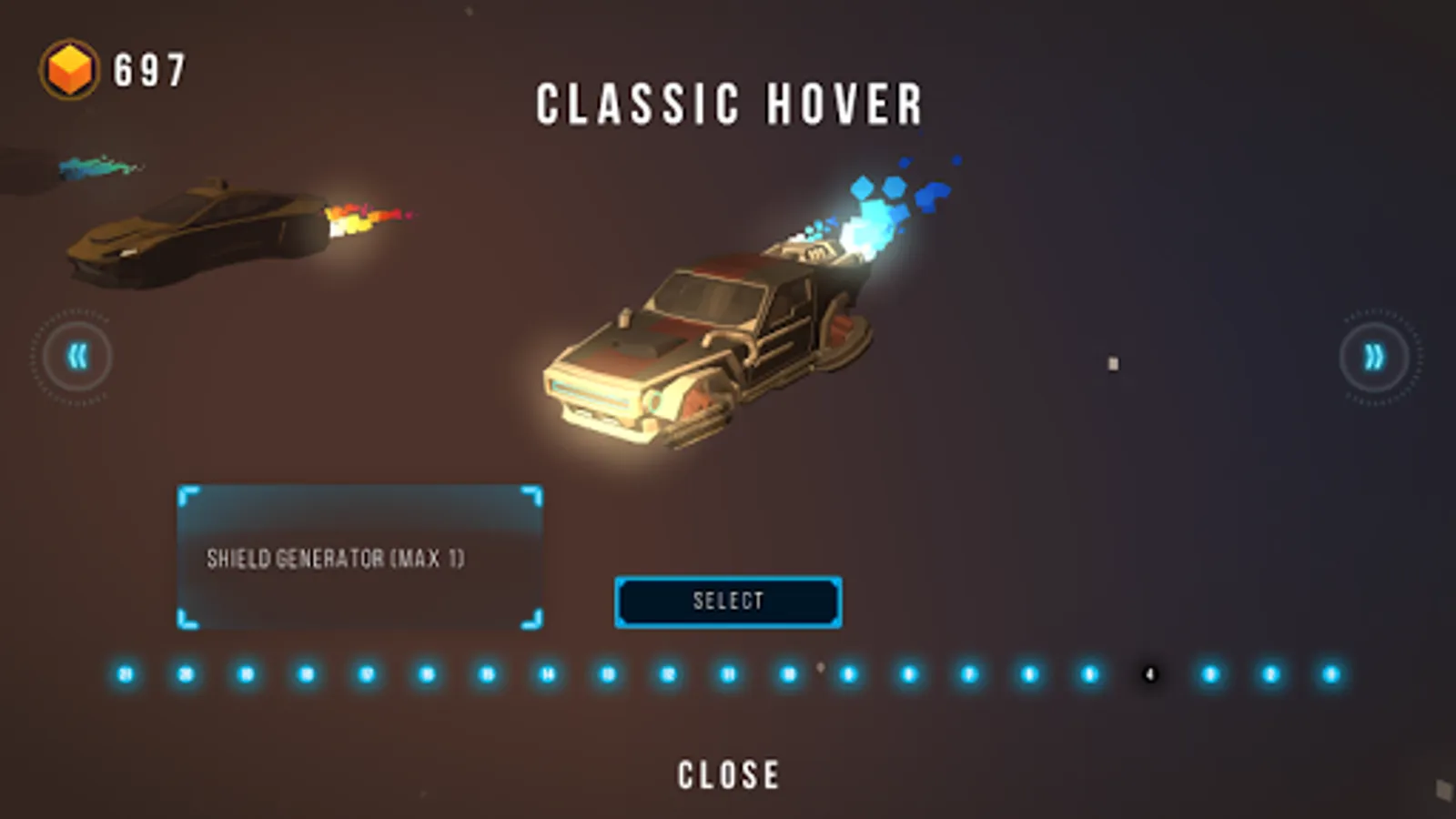This screenshot has width=1456, height=819.
Task: Jump to vehicle dot number 1
Action: pyautogui.click(x=1331, y=674)
